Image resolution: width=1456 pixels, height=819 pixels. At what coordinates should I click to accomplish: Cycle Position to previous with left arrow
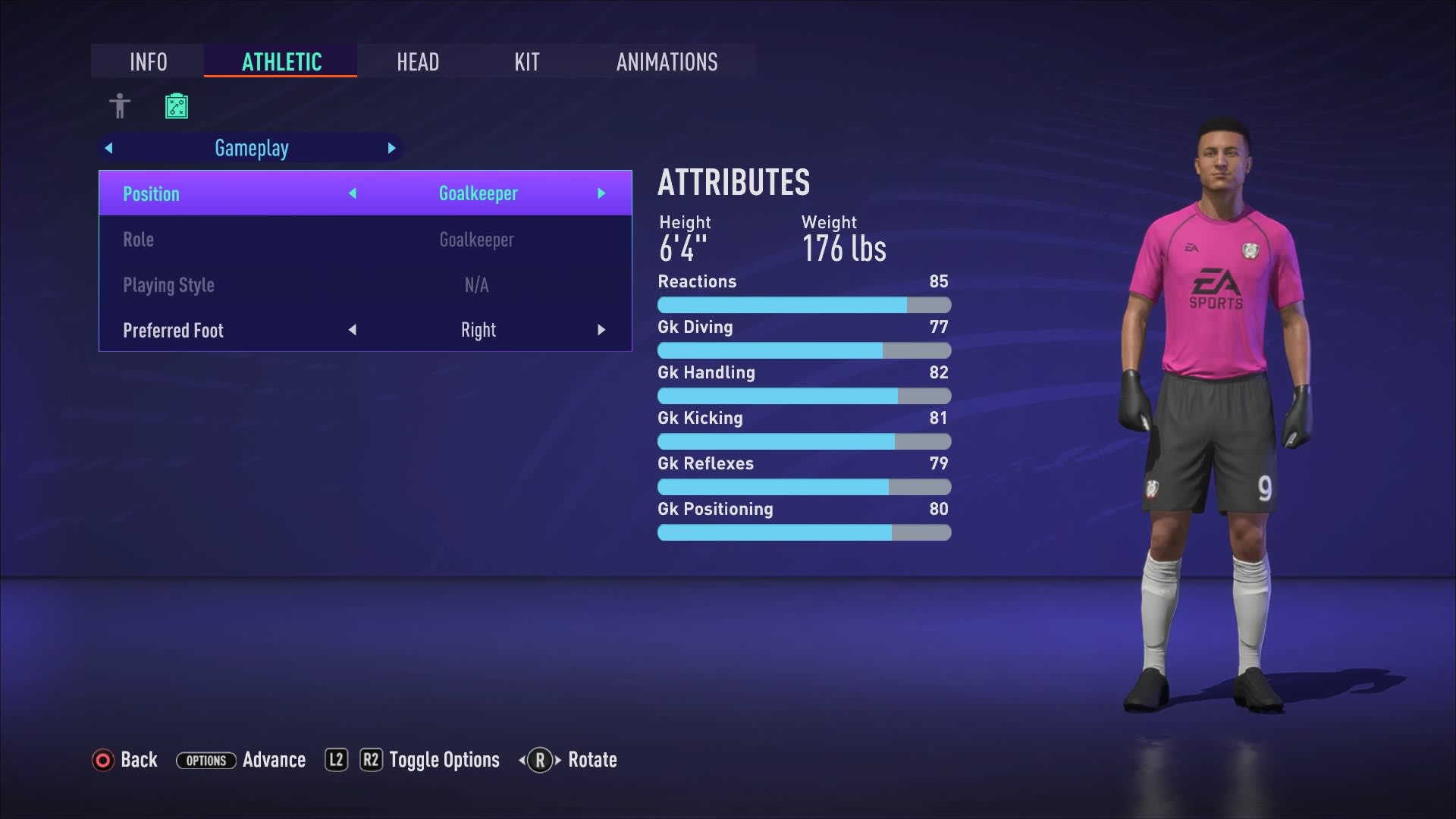[353, 194]
